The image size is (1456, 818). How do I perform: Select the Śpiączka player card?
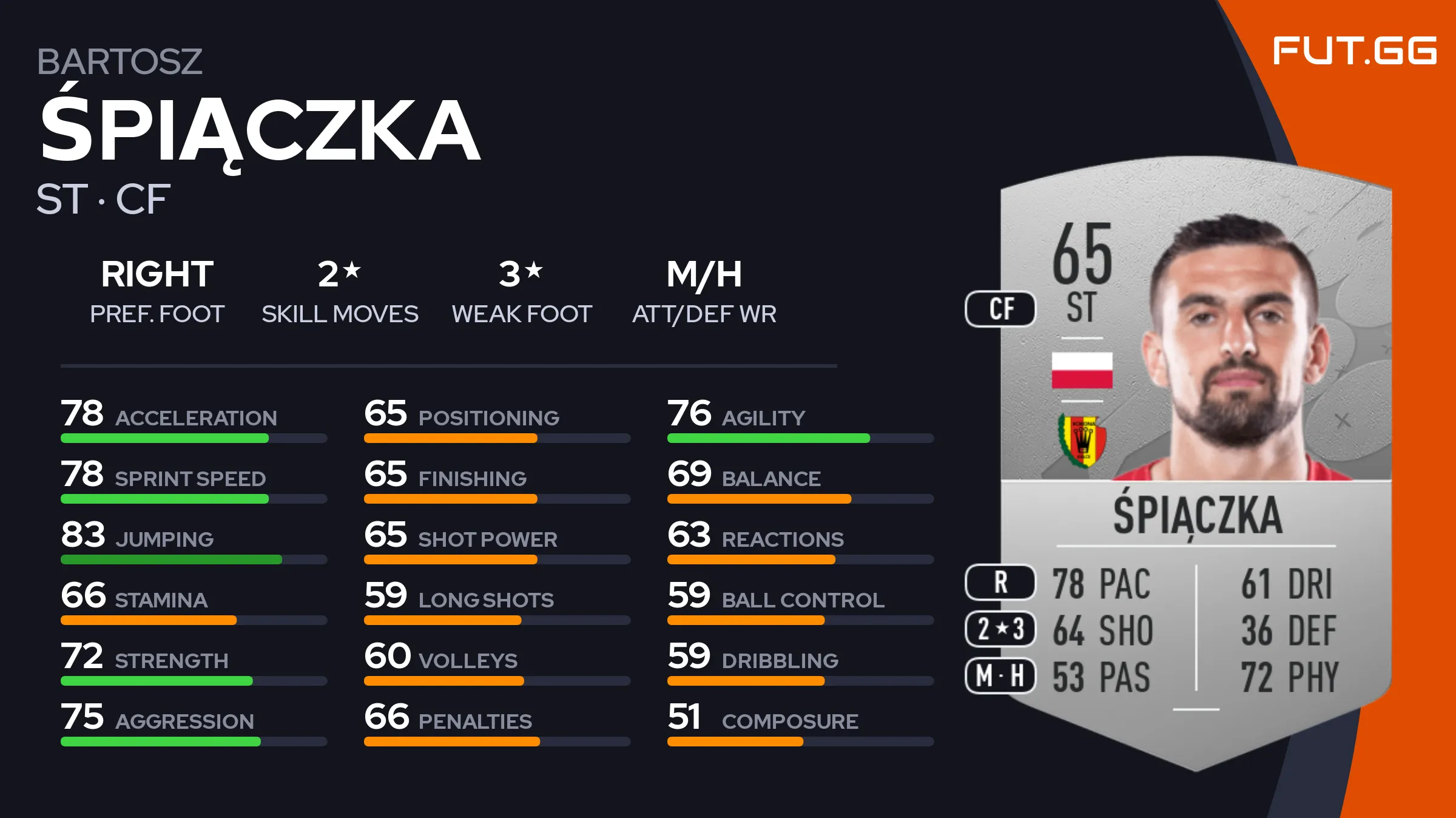click(1195, 461)
